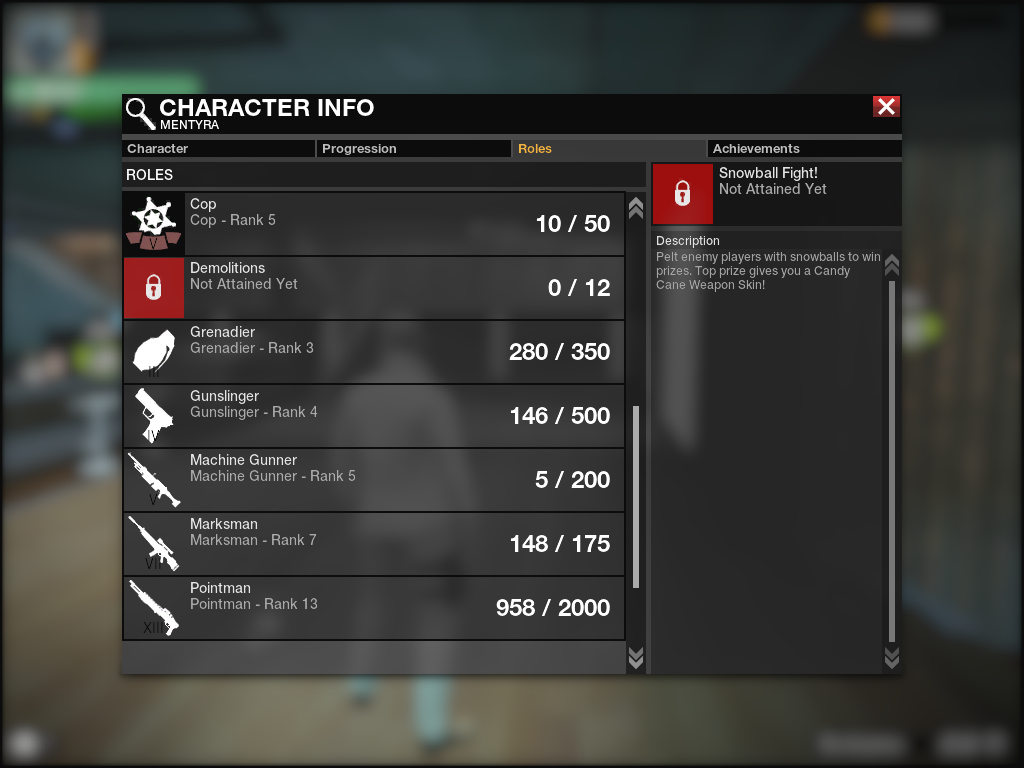
Task: Open the Progression tab
Action: pyautogui.click(x=414, y=149)
